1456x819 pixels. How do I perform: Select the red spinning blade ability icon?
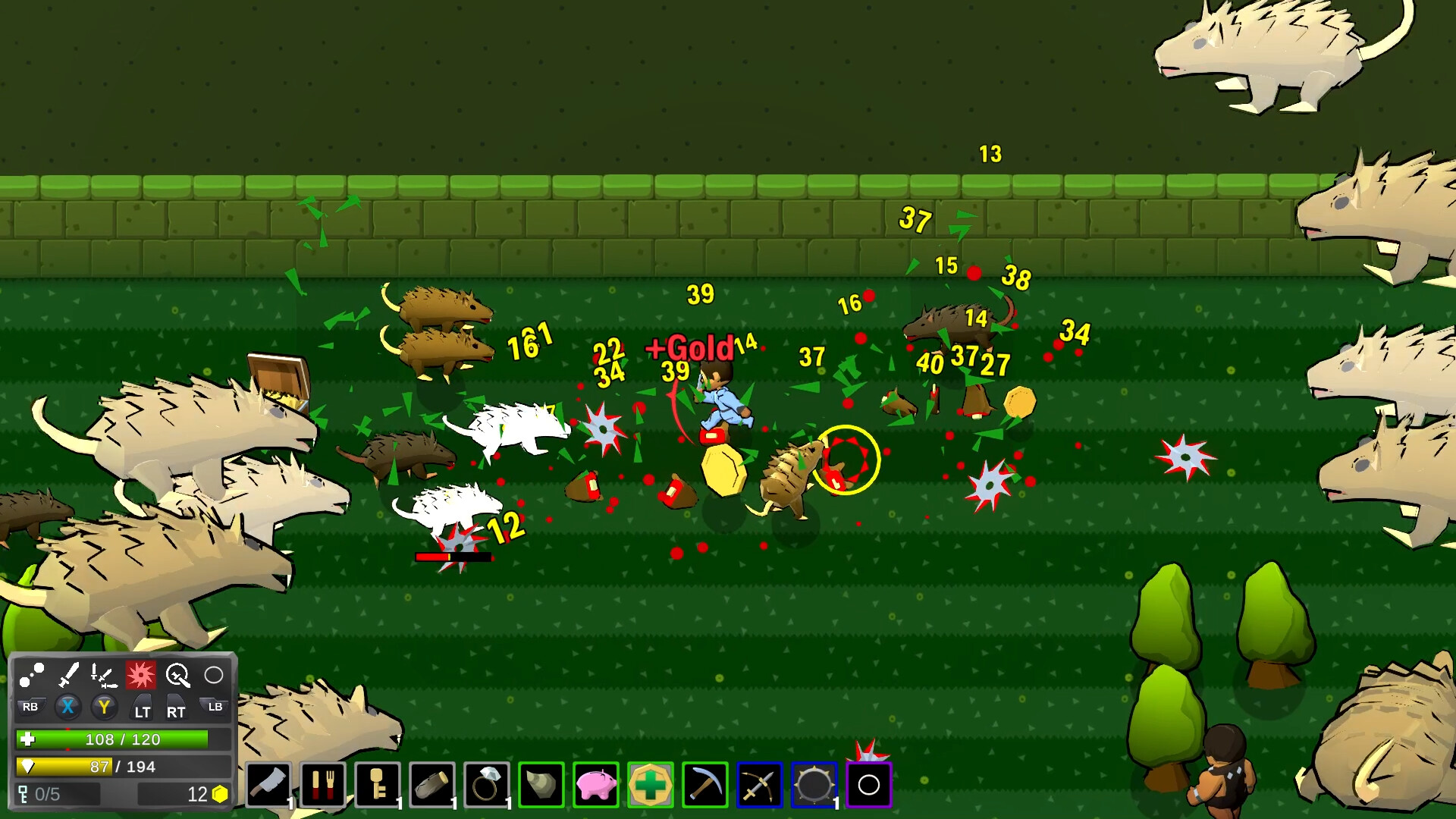pos(142,675)
